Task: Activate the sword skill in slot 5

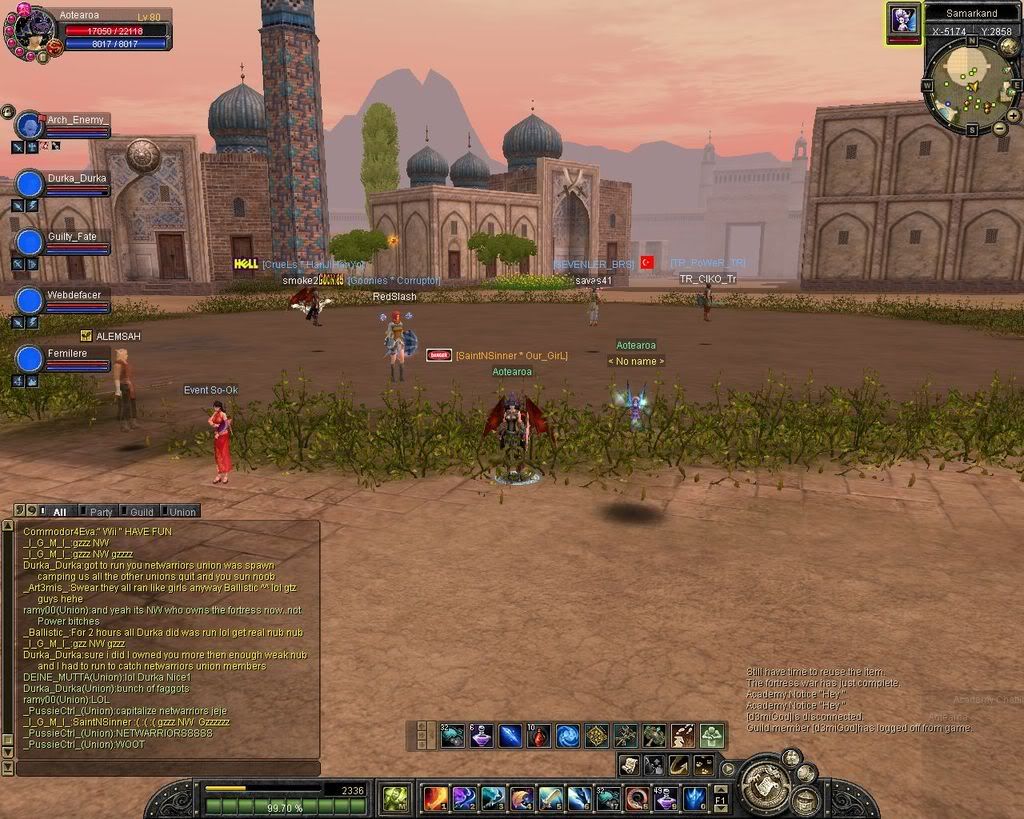Action: (550, 798)
